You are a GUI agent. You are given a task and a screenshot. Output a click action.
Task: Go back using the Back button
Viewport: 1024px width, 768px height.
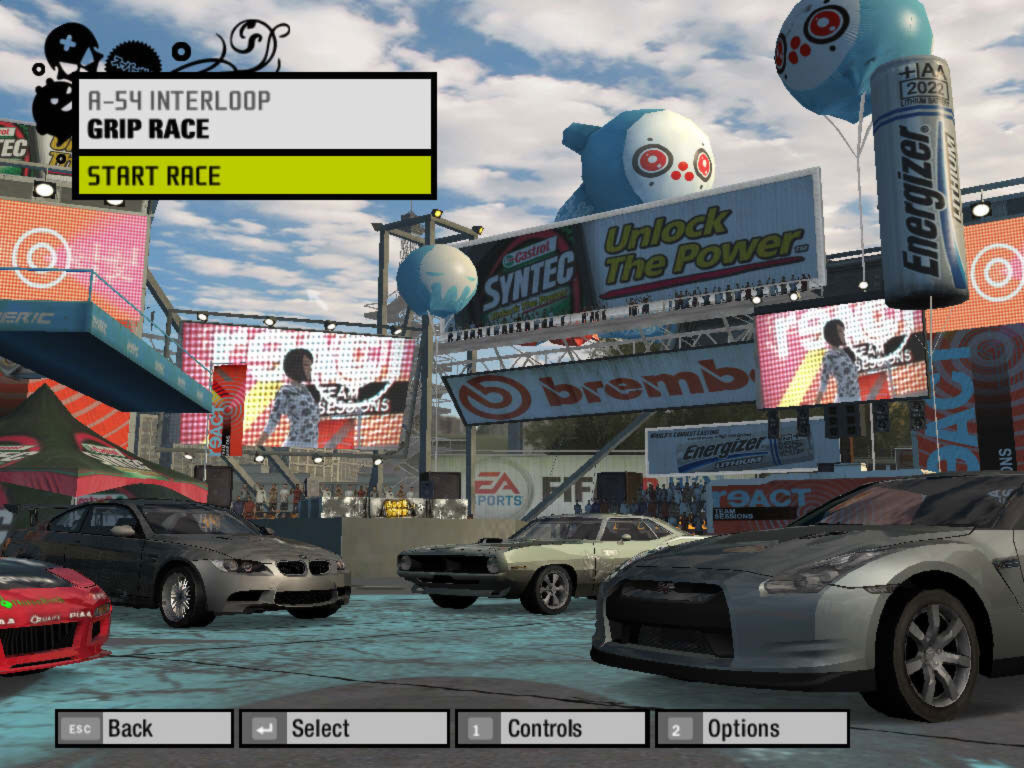click(144, 728)
